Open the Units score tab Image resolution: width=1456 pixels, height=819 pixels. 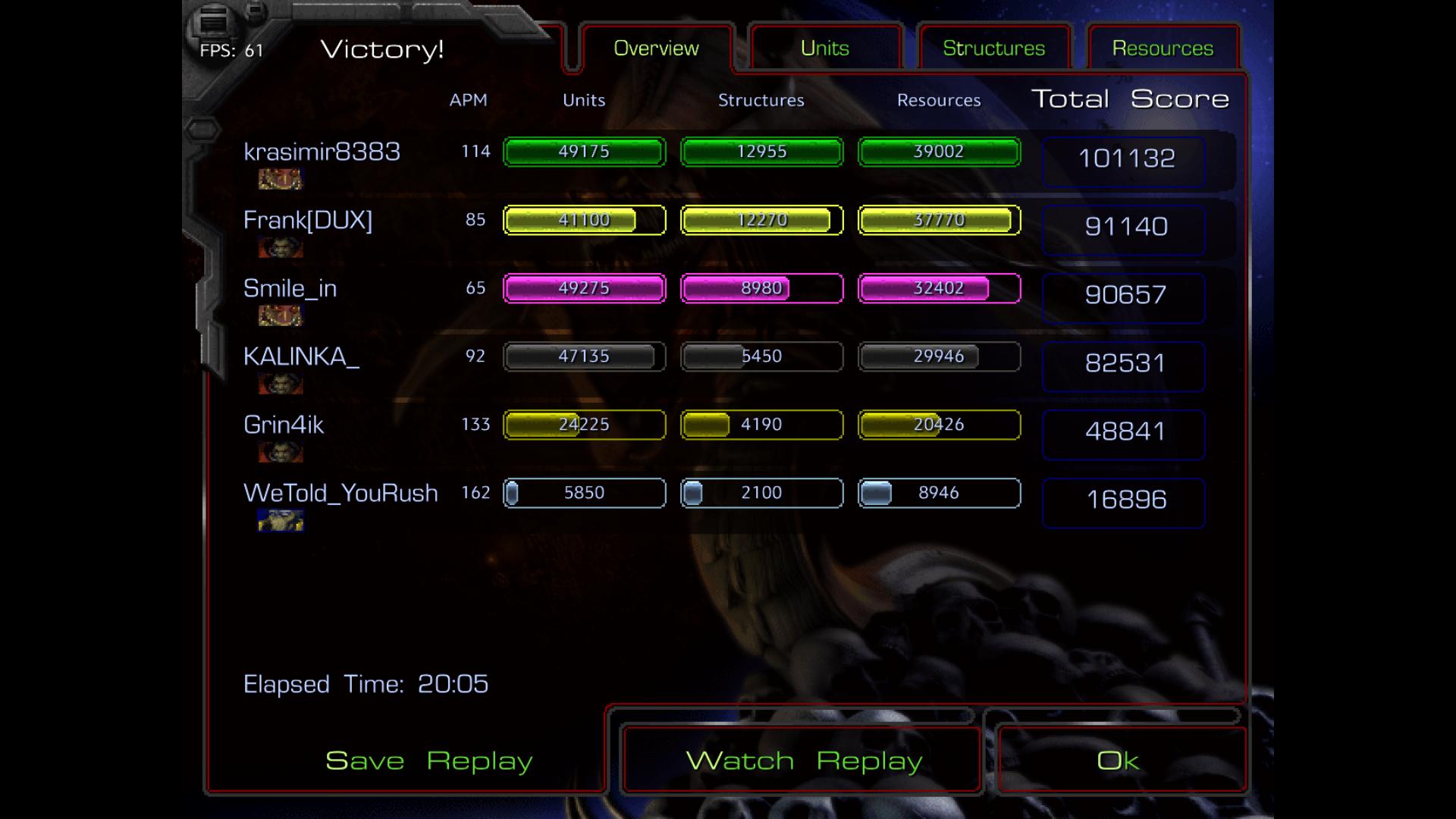click(x=824, y=49)
